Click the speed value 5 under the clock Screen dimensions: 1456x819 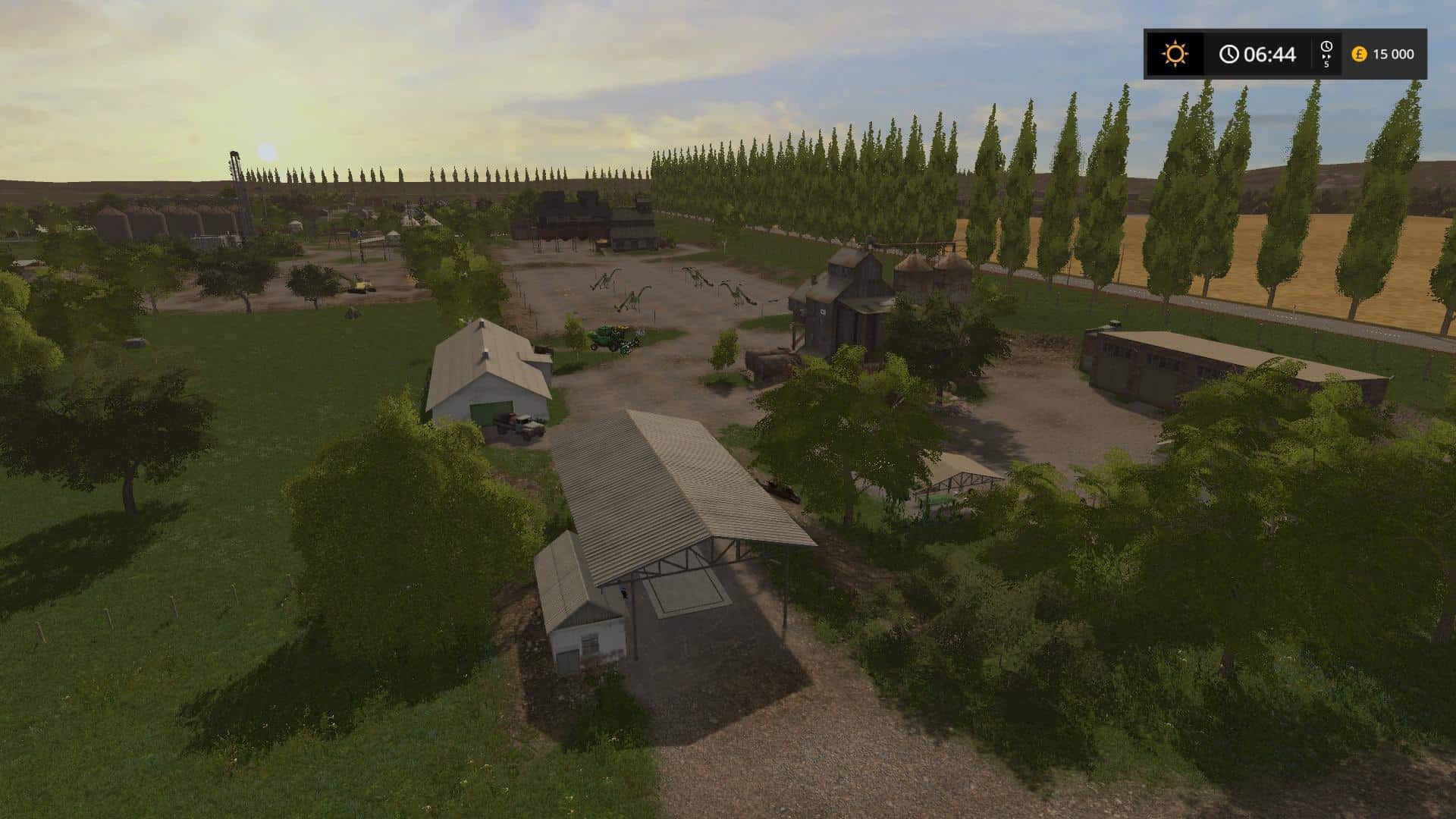click(x=1326, y=65)
